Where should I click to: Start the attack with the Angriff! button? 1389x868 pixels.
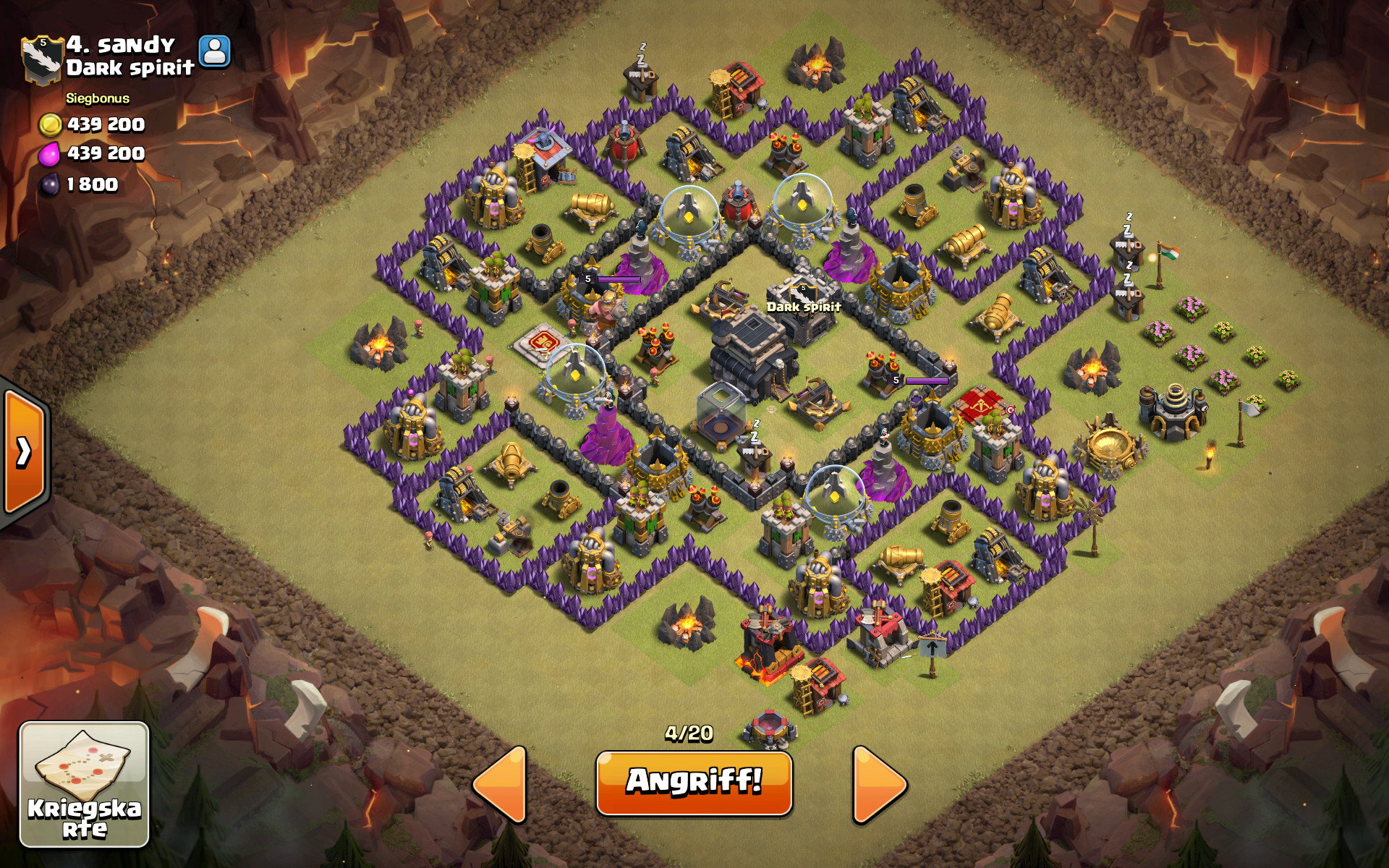tap(694, 783)
